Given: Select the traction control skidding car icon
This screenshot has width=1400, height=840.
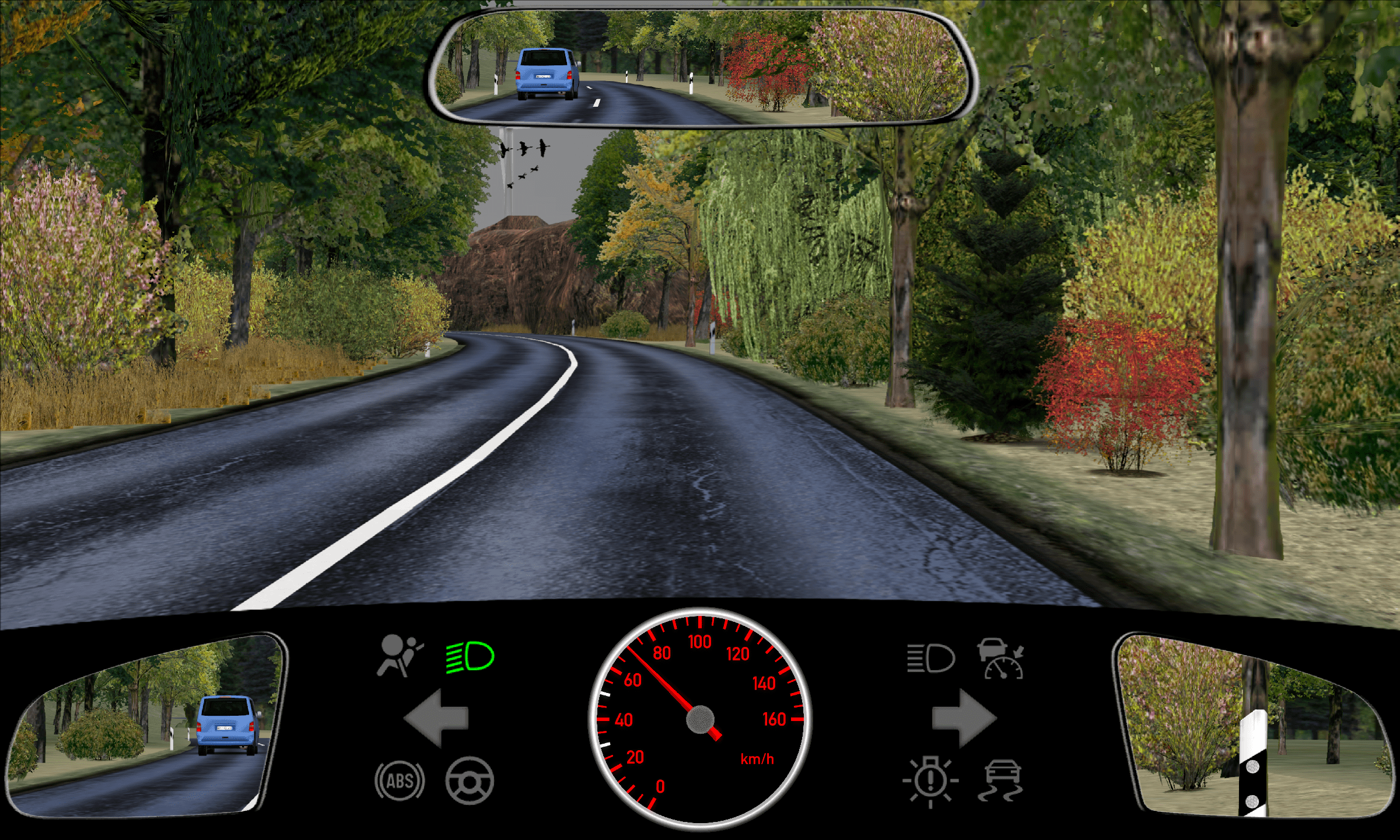Looking at the screenshot, I should point(1001,780).
